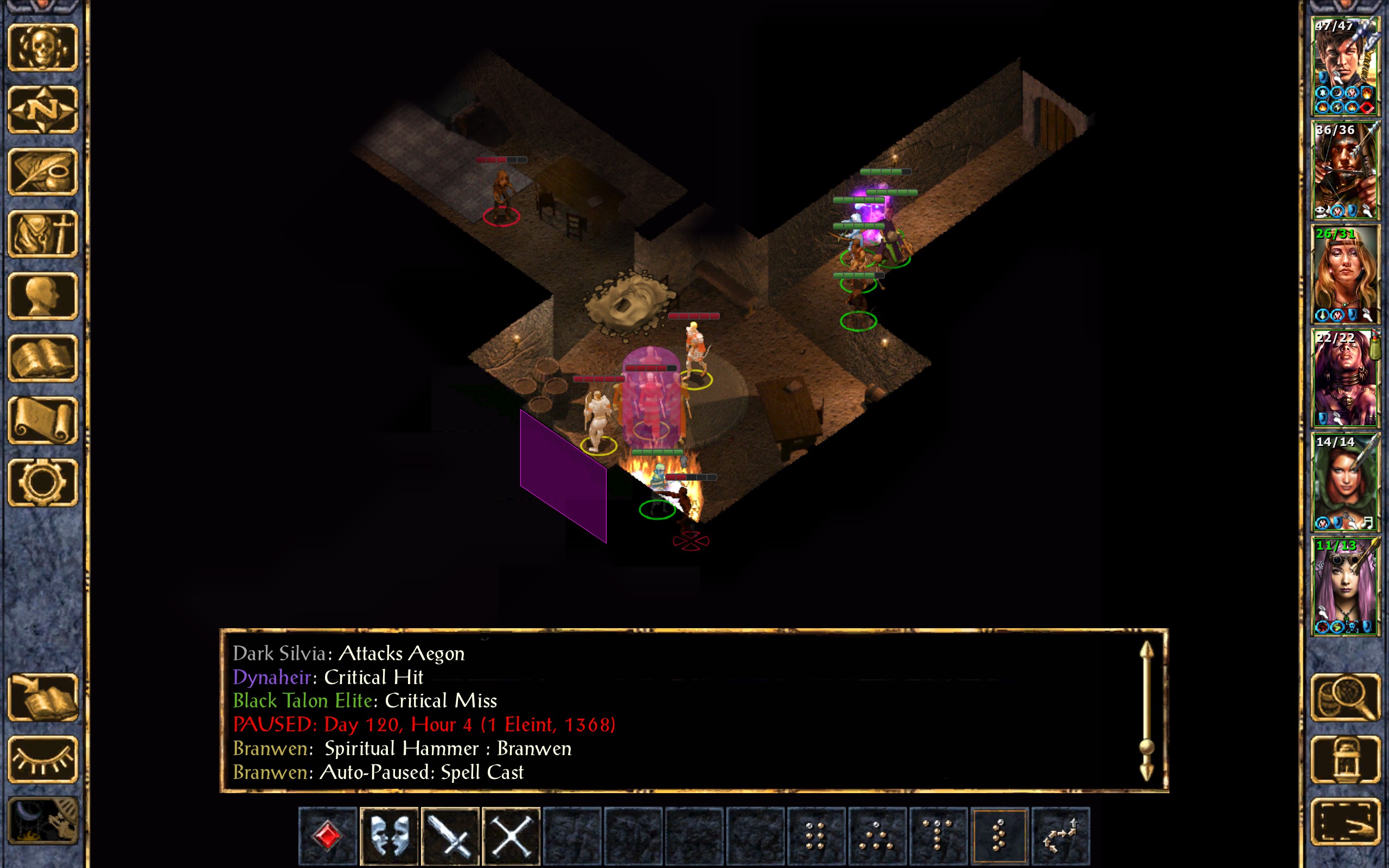
Task: Open the inventory screen button
Action: [x=43, y=234]
